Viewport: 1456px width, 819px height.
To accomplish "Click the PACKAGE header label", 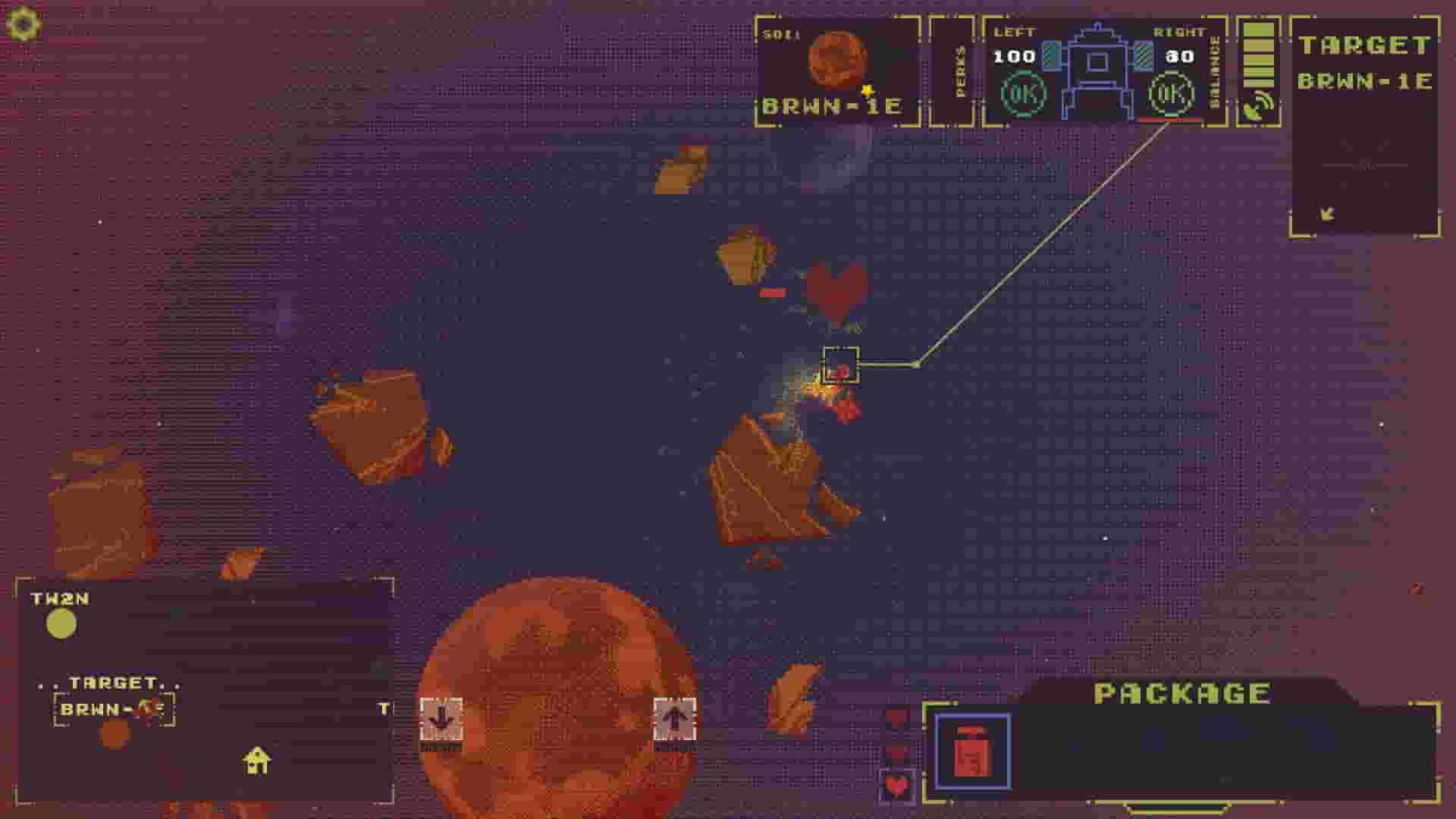I will [x=1180, y=691].
